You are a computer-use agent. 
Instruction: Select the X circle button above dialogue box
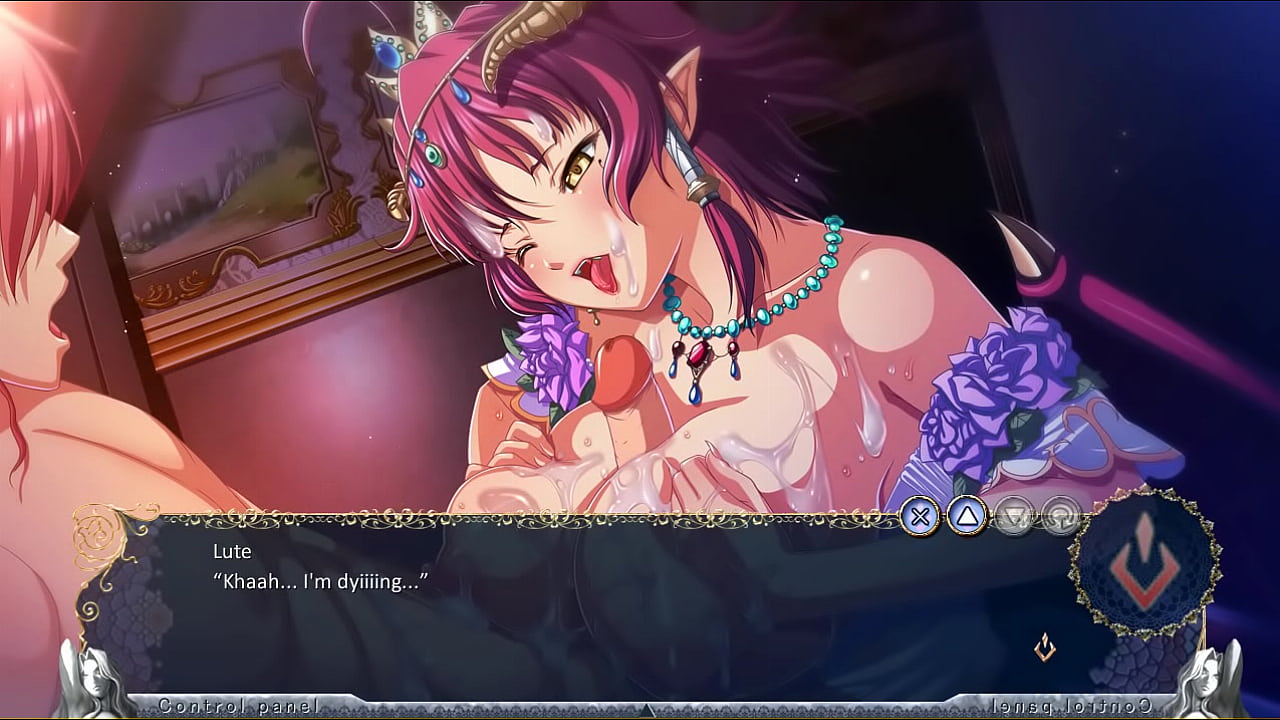click(921, 515)
